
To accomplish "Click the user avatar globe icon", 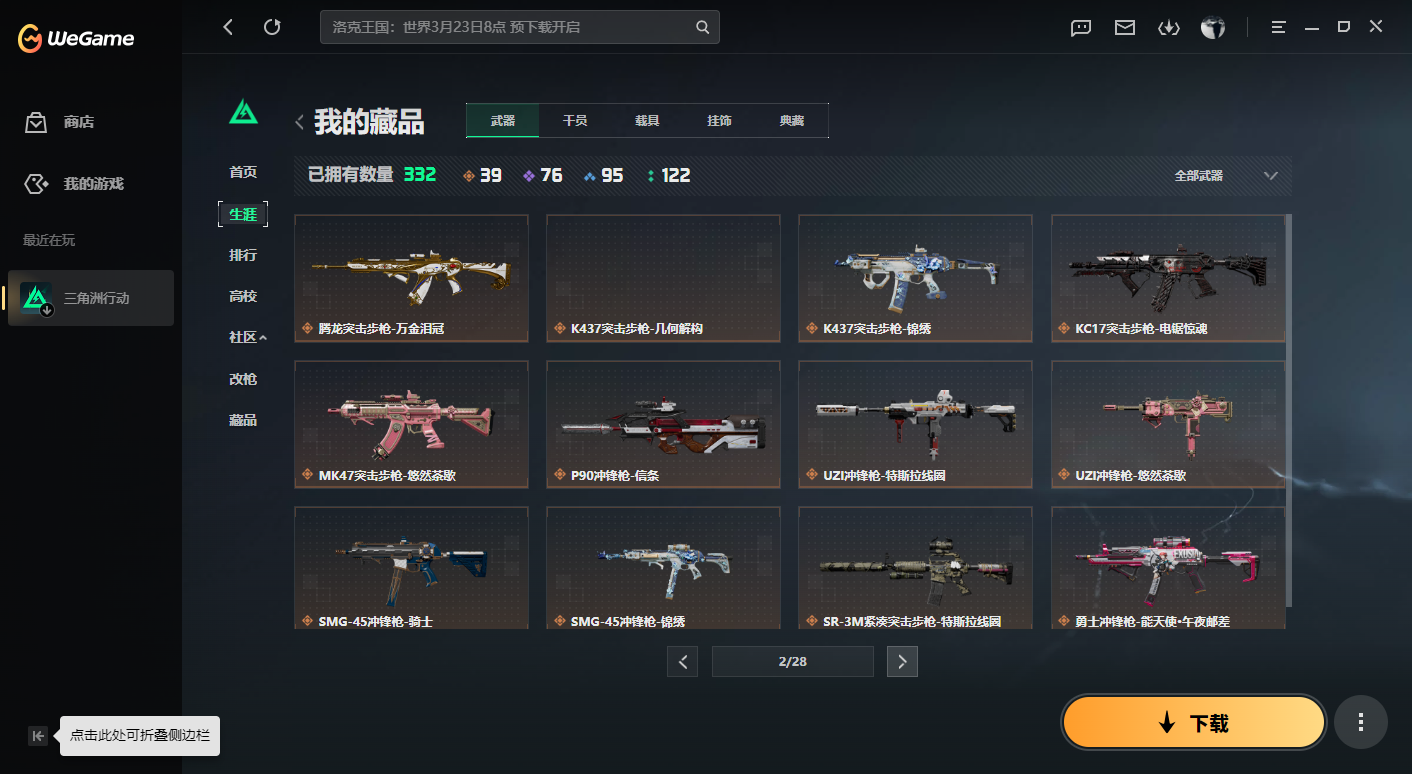I will tap(1213, 28).
